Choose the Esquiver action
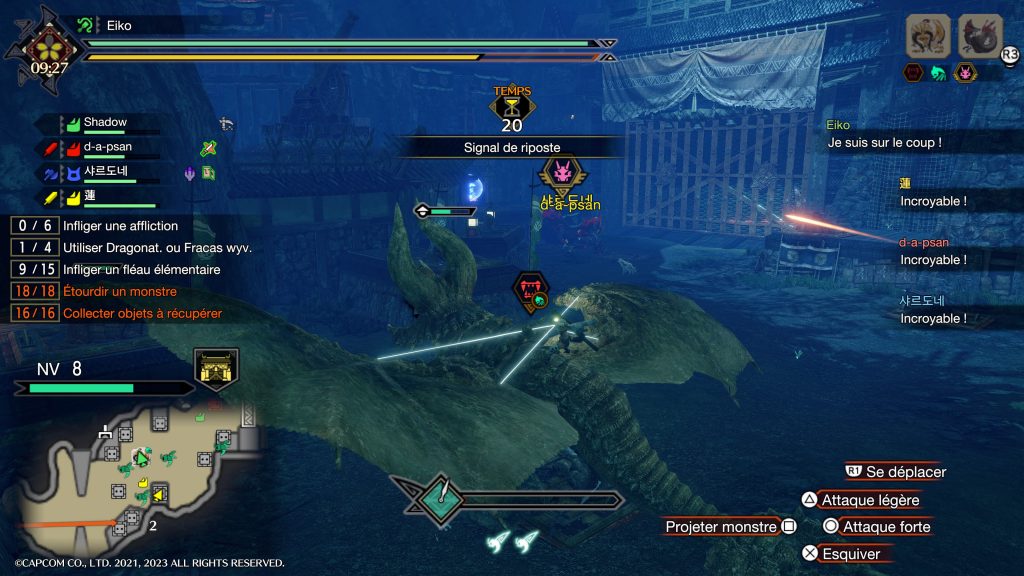The image size is (1024, 576). (x=851, y=553)
